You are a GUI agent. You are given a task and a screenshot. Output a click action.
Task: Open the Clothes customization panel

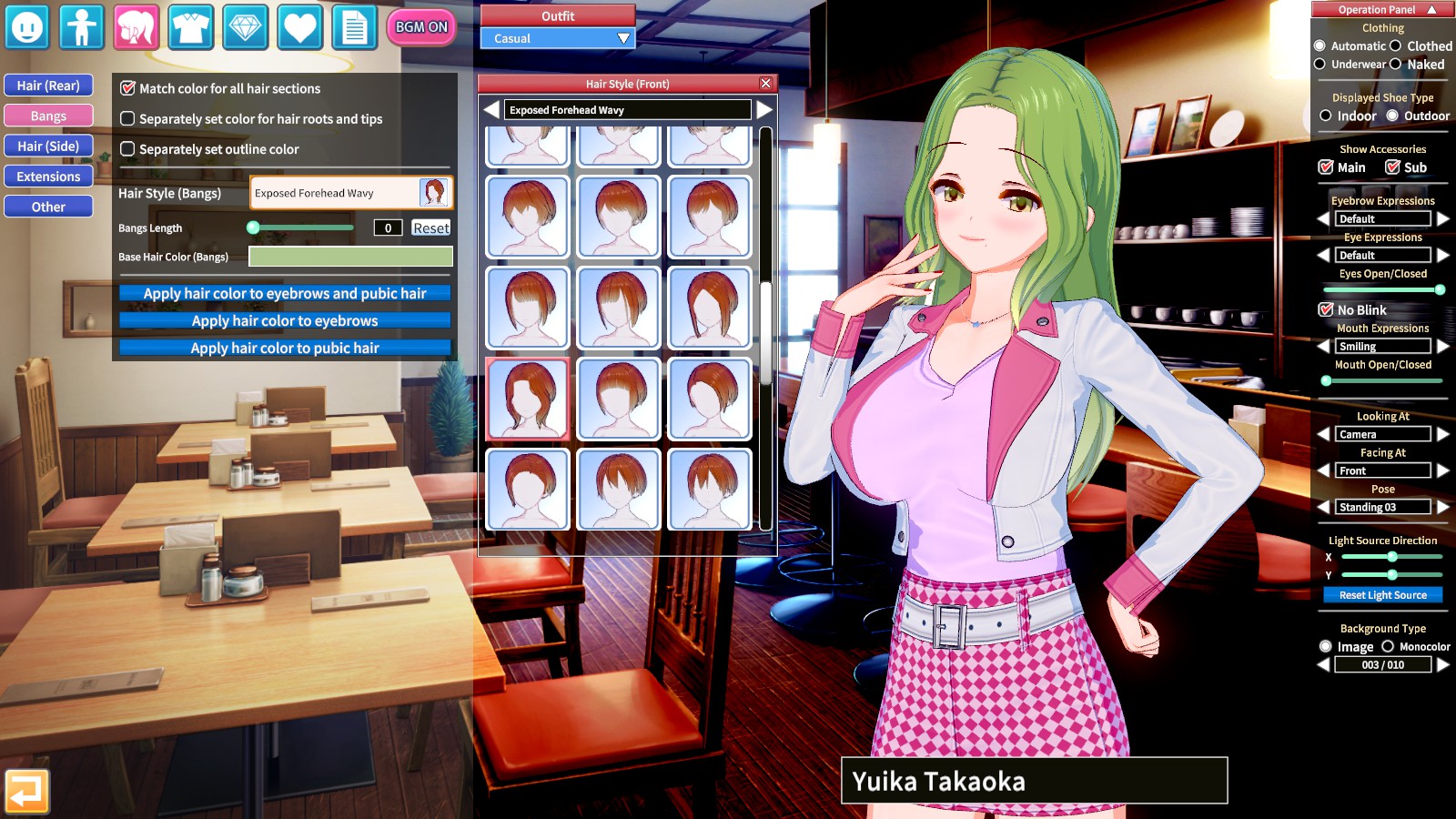[190, 27]
